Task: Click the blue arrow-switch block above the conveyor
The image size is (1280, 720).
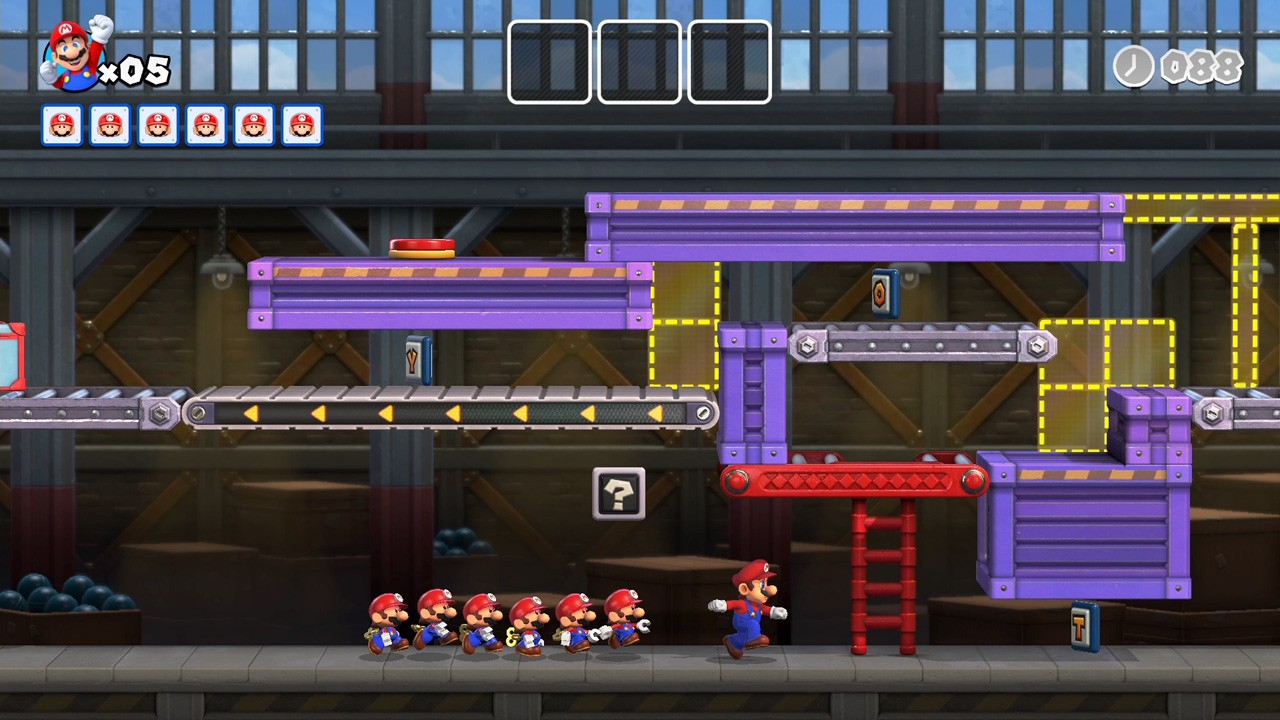Action: tap(417, 357)
